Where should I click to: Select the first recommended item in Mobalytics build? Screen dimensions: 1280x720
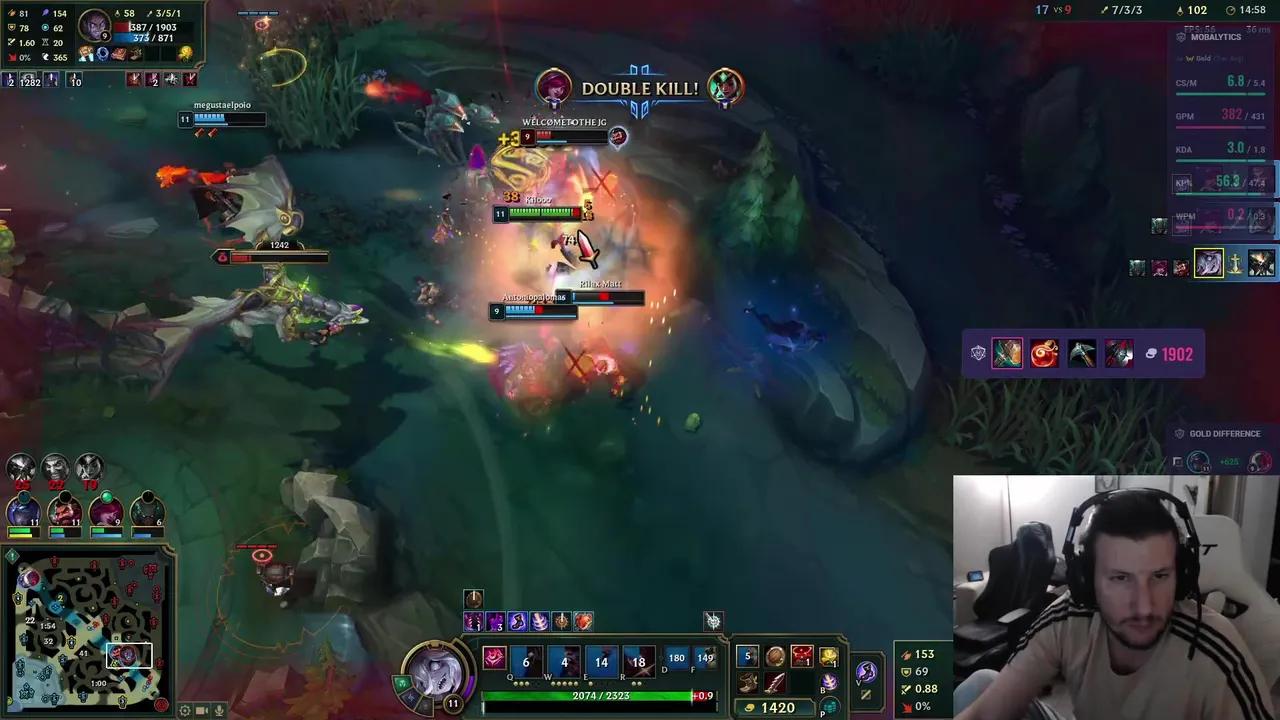point(1007,353)
